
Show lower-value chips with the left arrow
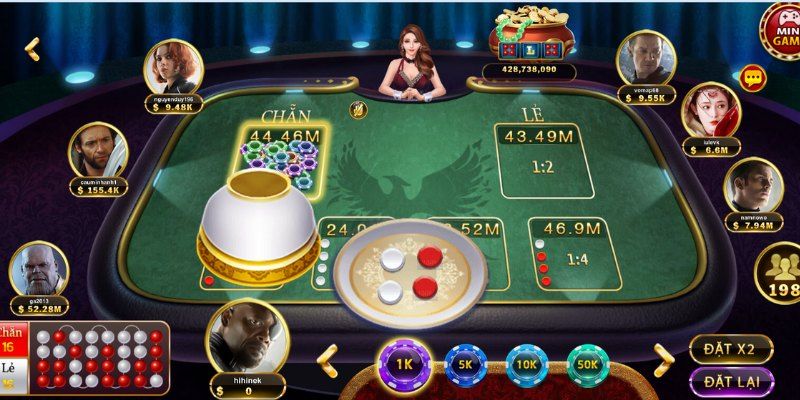pos(328,357)
